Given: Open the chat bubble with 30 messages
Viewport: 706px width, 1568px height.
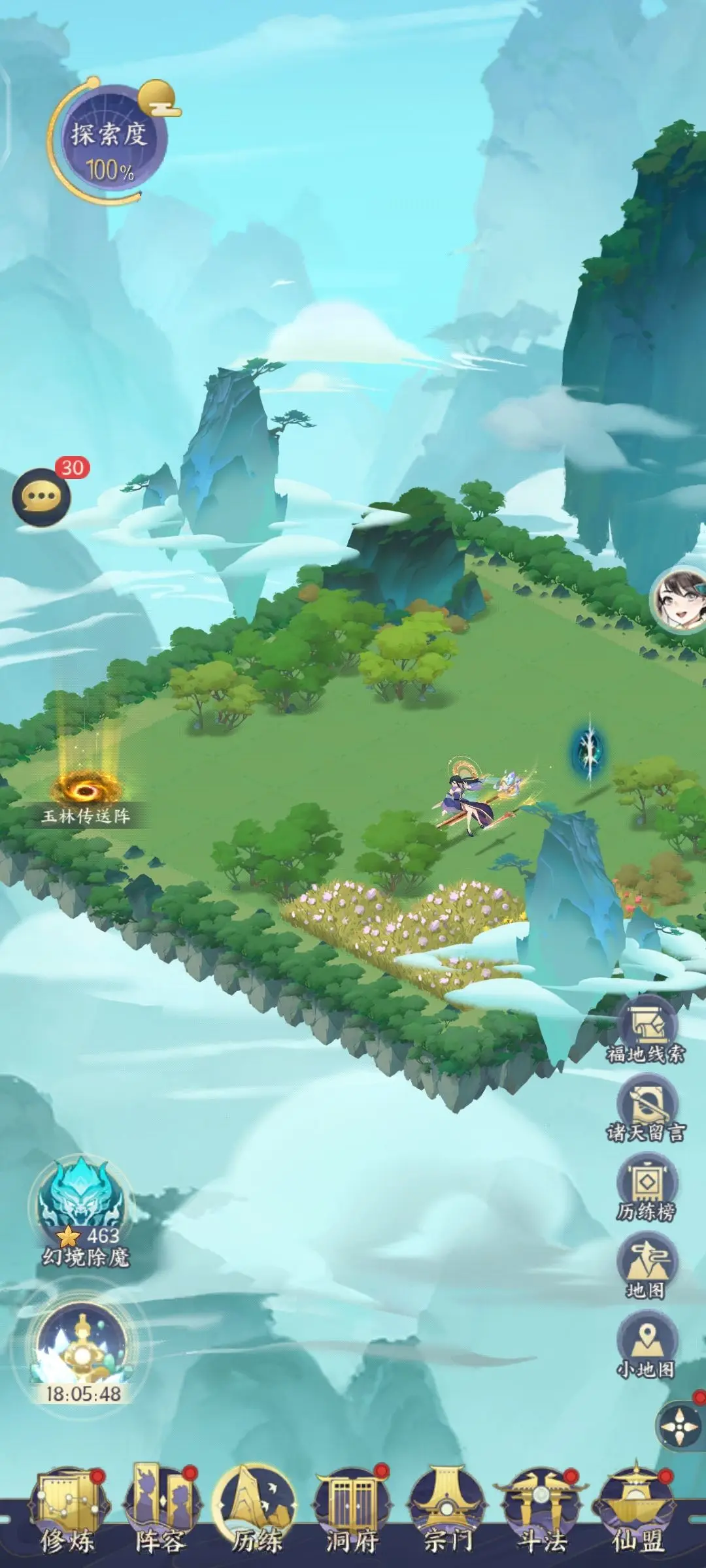Looking at the screenshot, I should click(x=42, y=497).
